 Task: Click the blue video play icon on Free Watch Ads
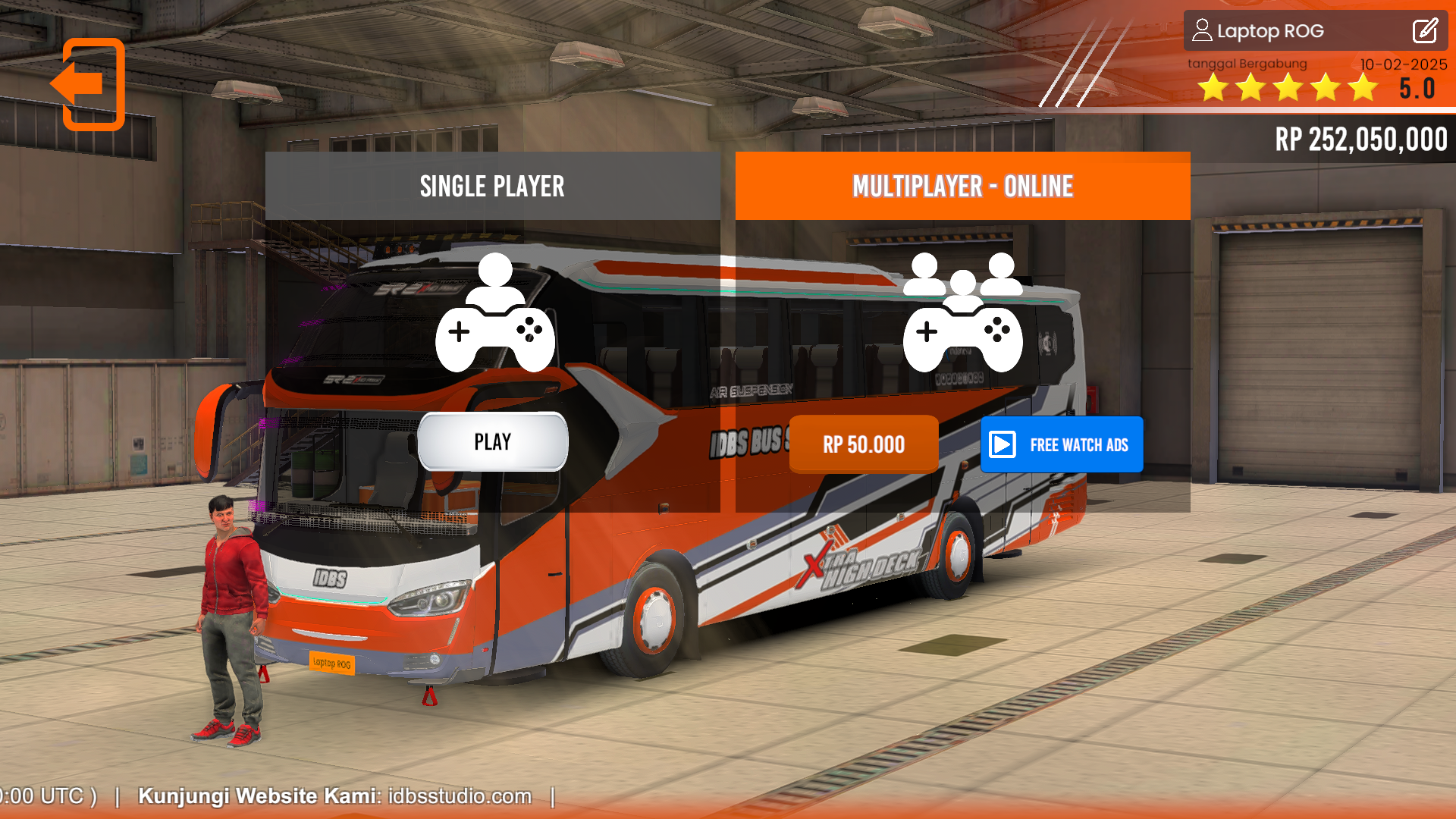(1003, 444)
